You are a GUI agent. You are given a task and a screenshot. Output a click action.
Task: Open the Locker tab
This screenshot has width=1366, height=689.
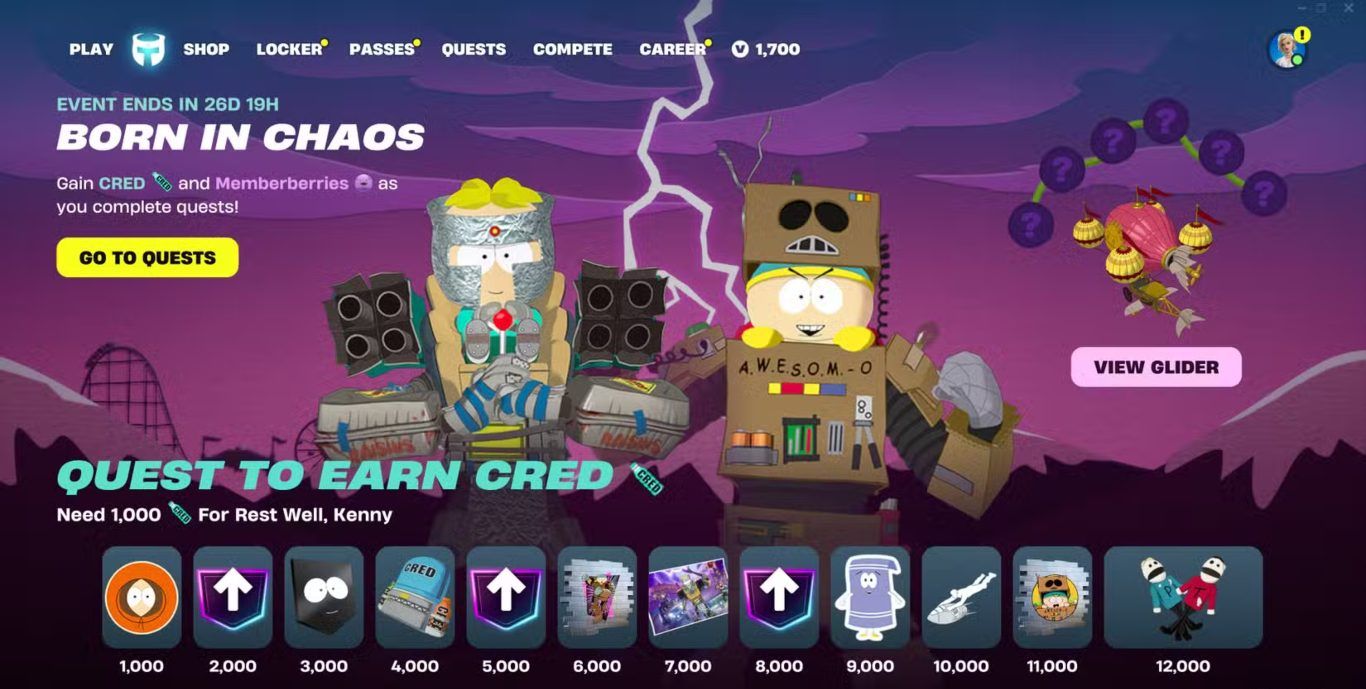coord(289,49)
